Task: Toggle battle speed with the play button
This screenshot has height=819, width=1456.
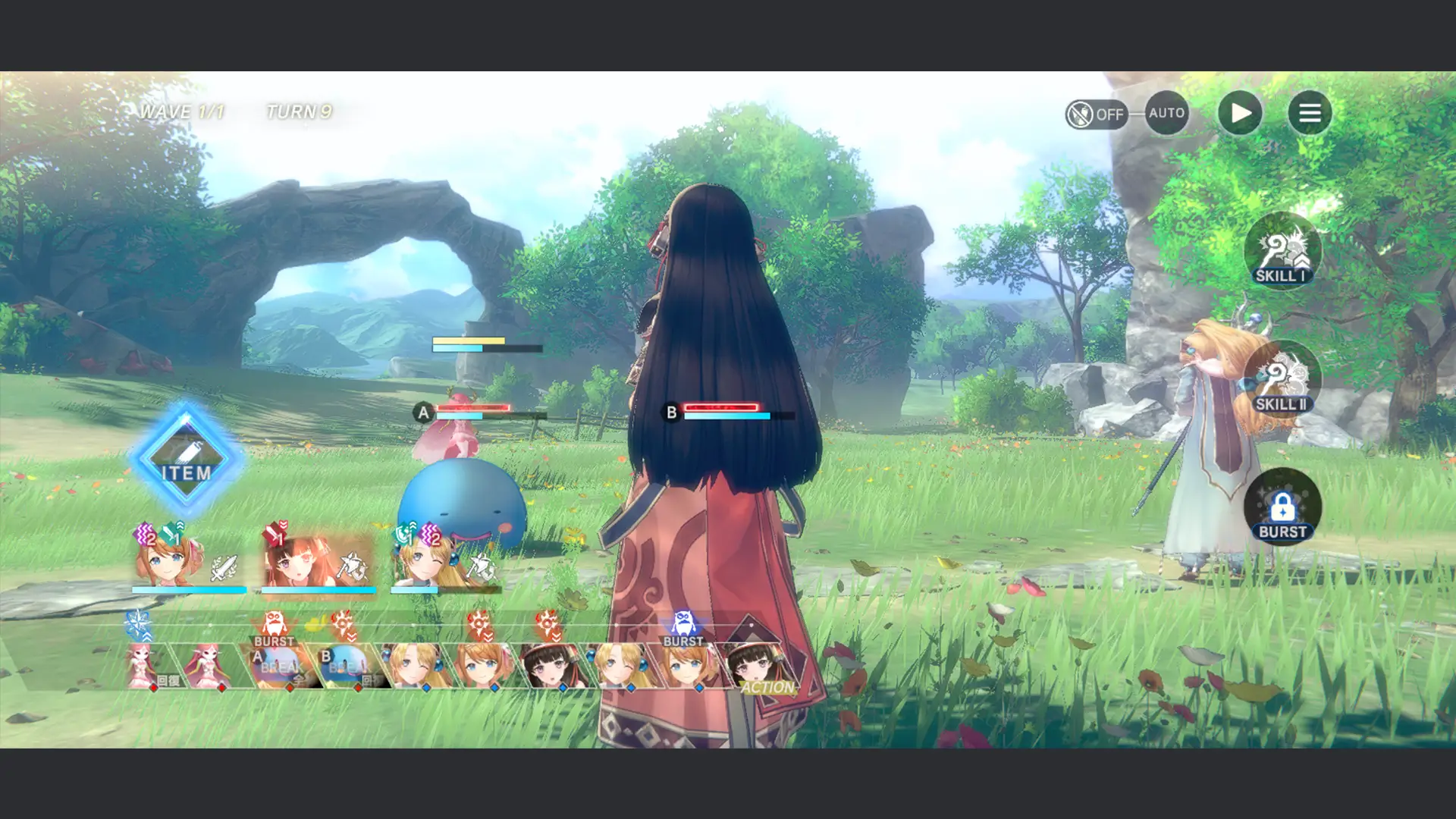Action: point(1241,112)
